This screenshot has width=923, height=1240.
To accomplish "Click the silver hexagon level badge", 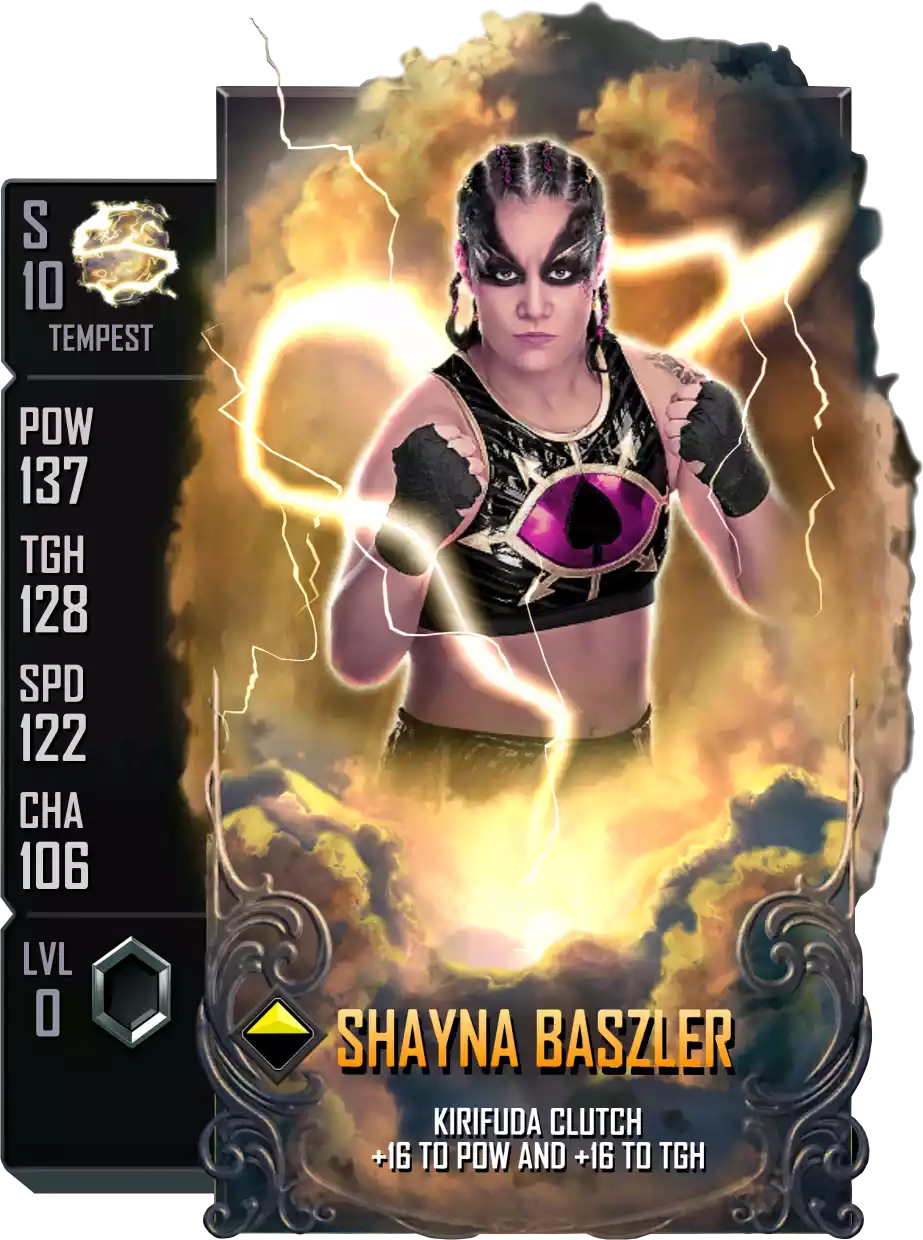I will pos(132,991).
